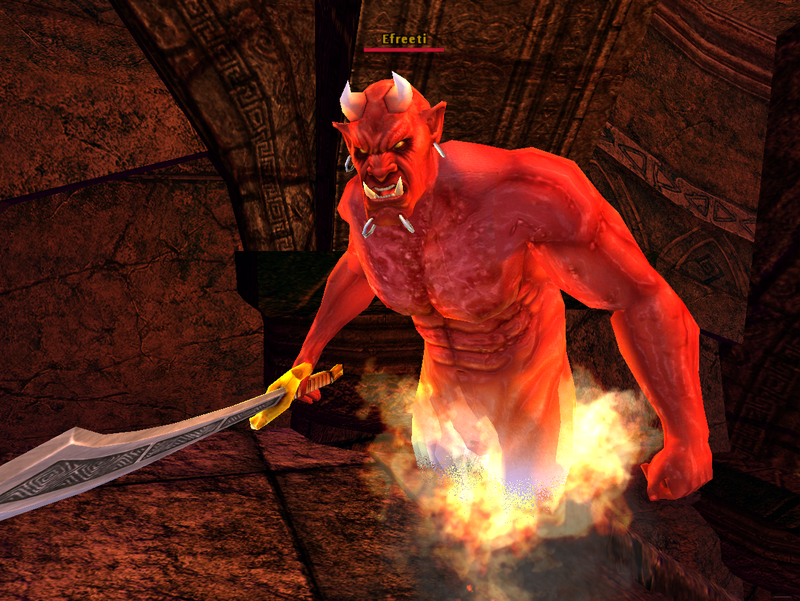The width and height of the screenshot is (800, 601).
Task: Select the Efreeti name label
Action: (404, 39)
